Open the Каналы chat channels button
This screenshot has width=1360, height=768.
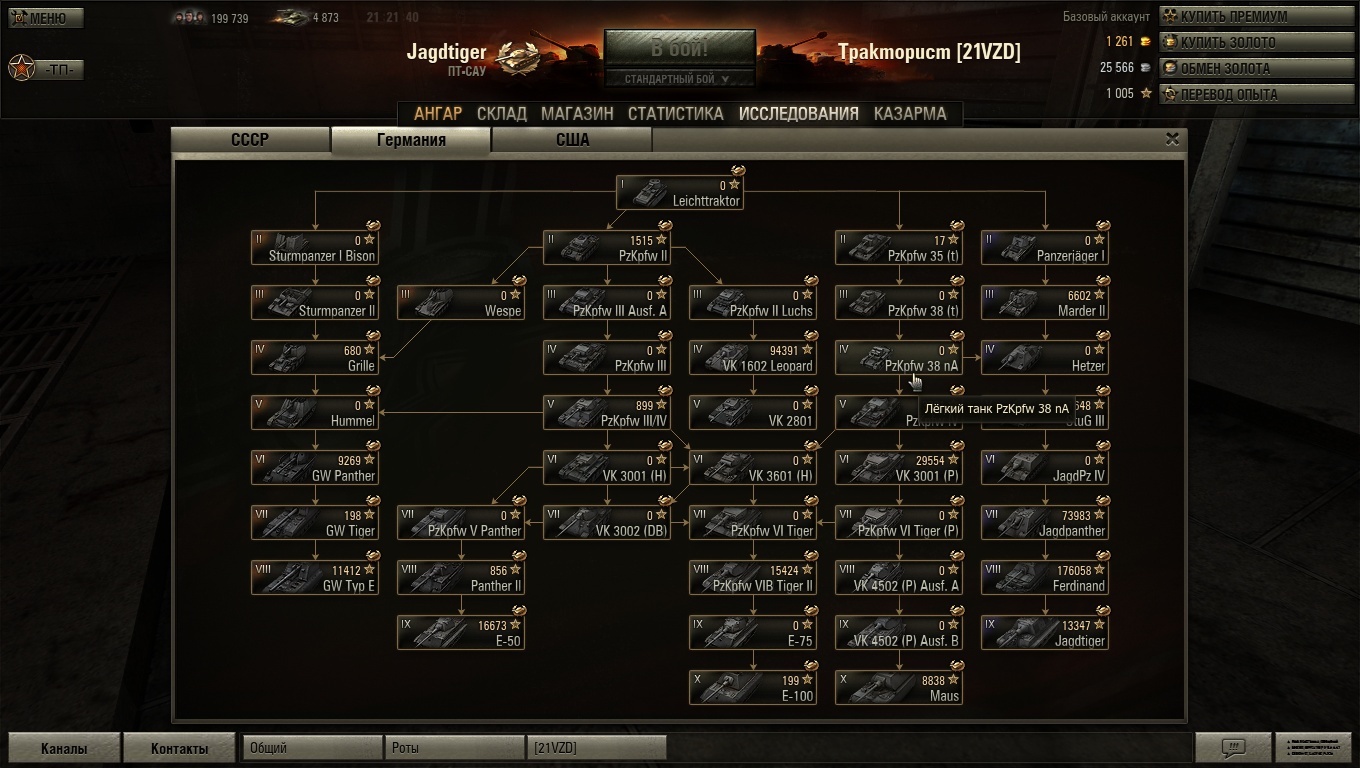click(64, 748)
